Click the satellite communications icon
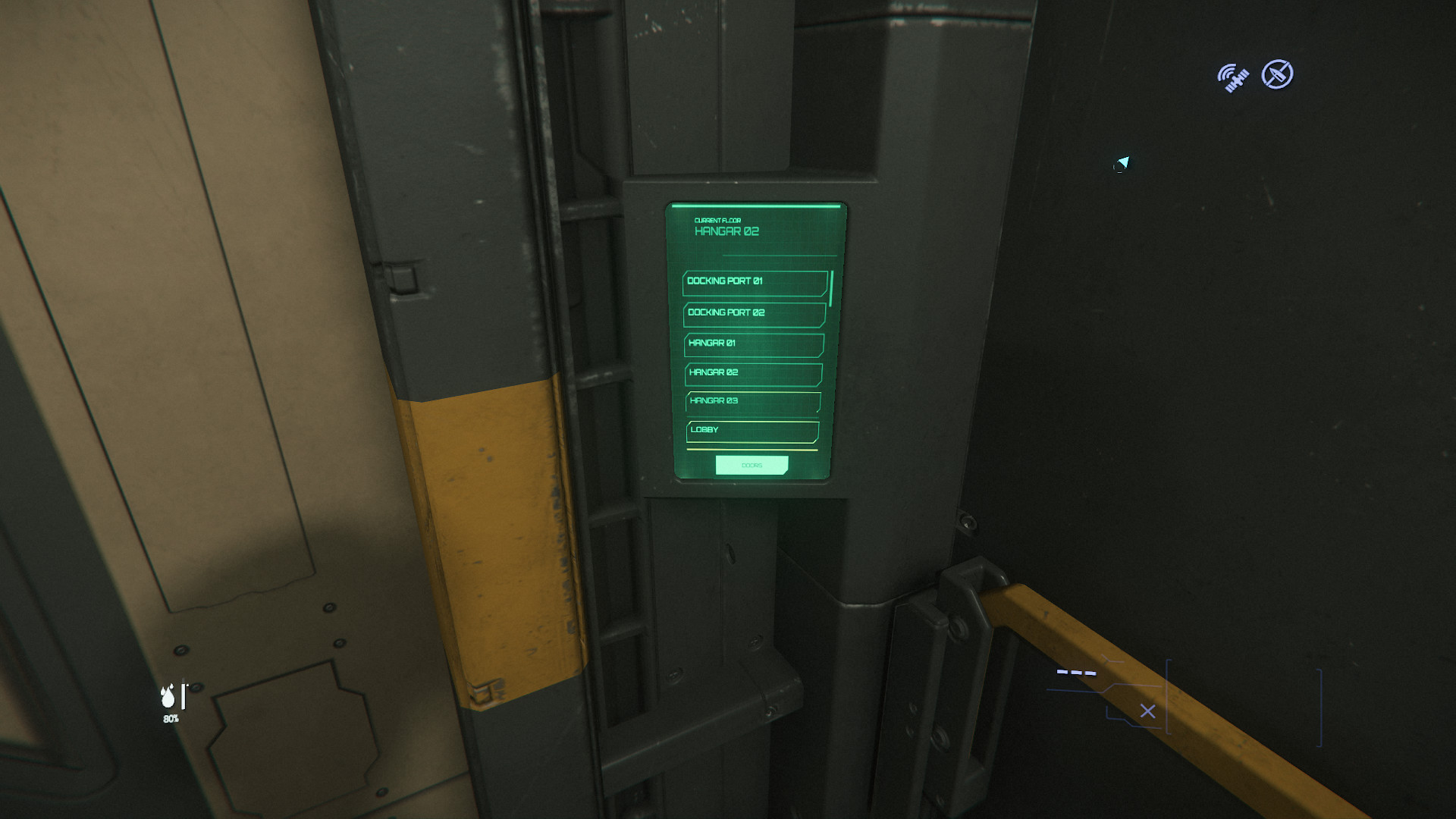The width and height of the screenshot is (1456, 819). point(1232,75)
